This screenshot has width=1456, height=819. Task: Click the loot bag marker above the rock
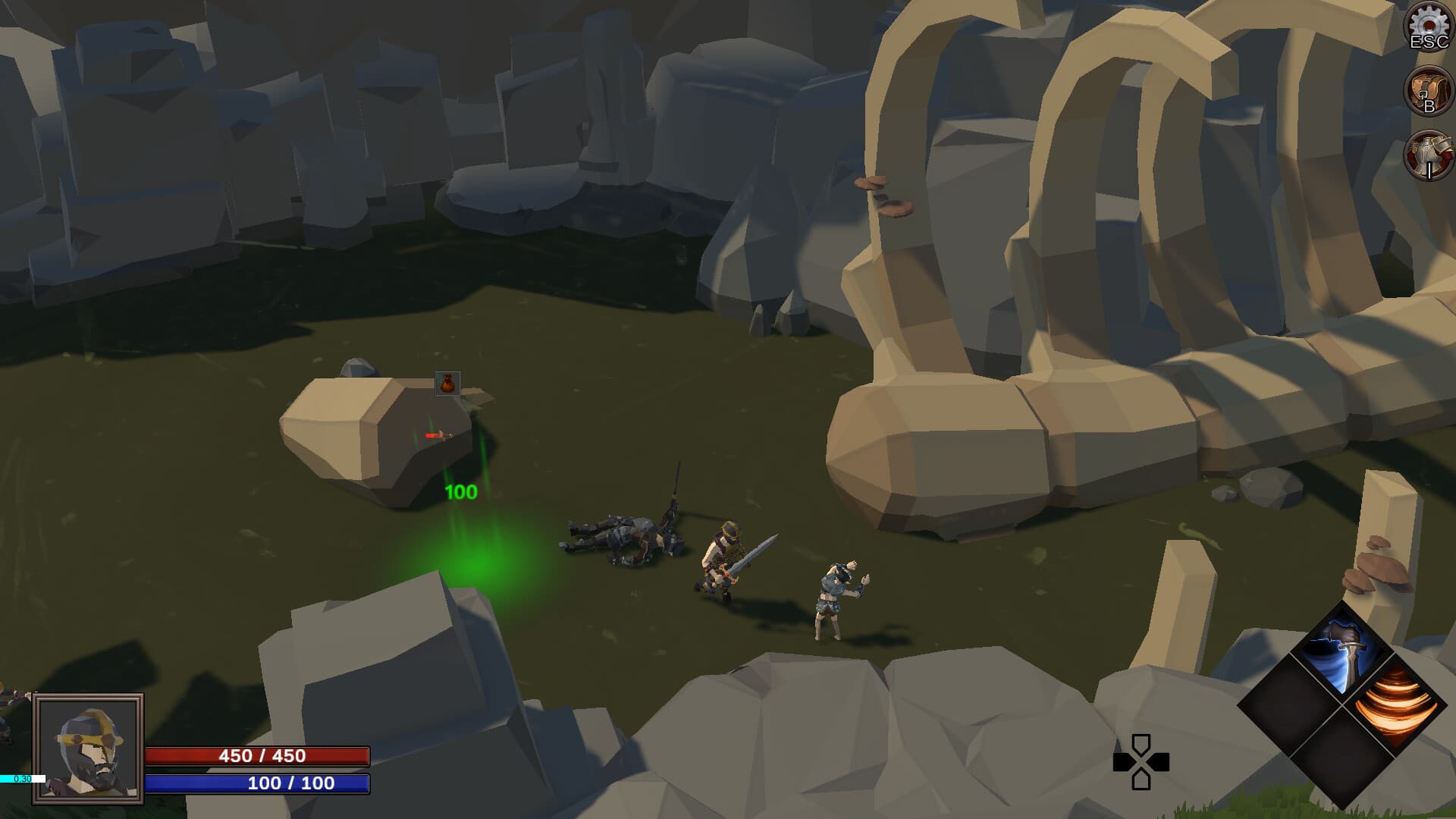point(448,383)
